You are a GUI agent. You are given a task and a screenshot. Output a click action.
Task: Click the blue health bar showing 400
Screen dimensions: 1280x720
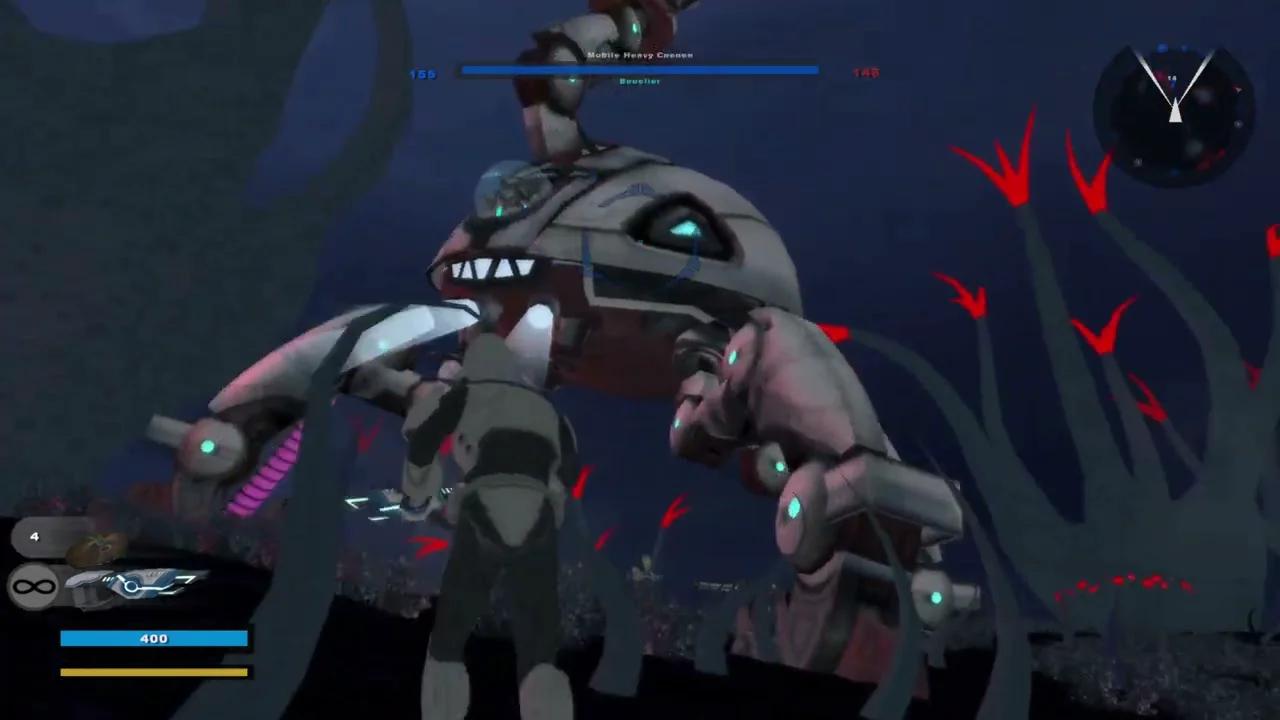[x=154, y=638]
